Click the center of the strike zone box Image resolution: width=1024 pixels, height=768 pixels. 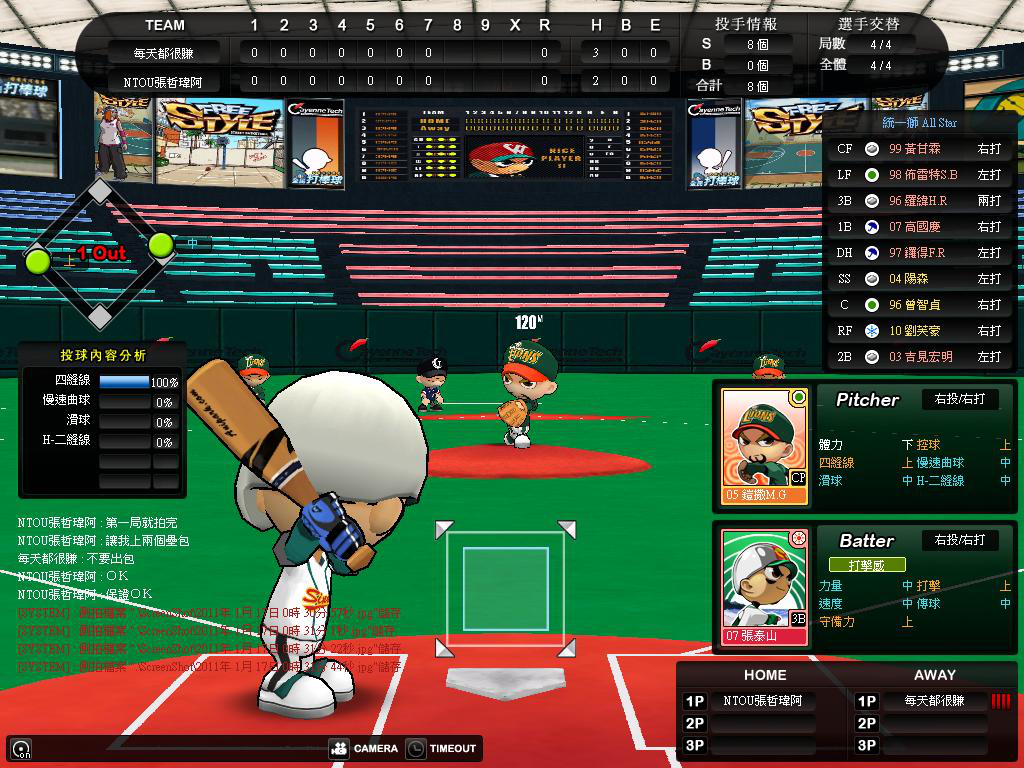(505, 589)
